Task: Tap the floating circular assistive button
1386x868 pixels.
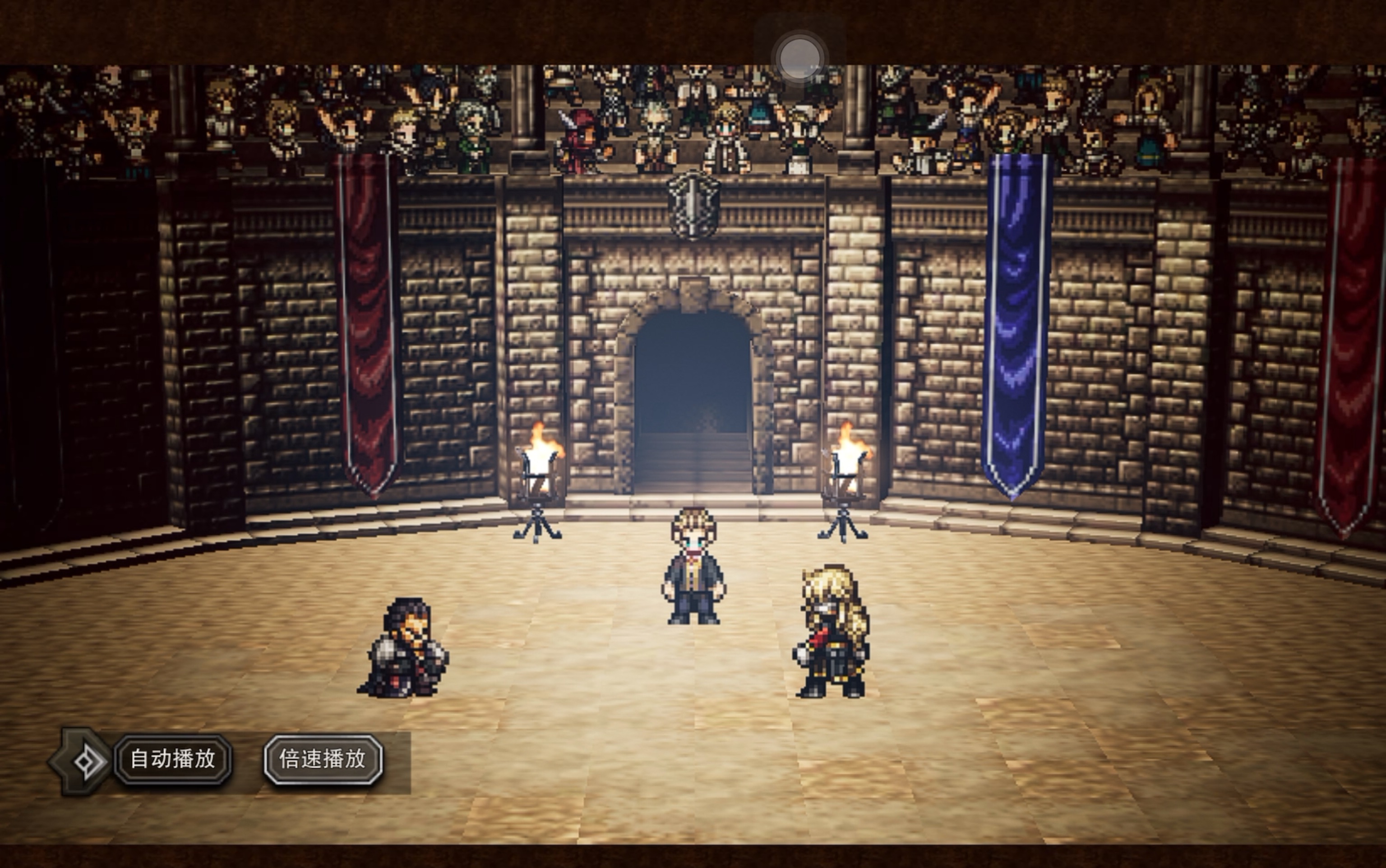Action: (799, 58)
